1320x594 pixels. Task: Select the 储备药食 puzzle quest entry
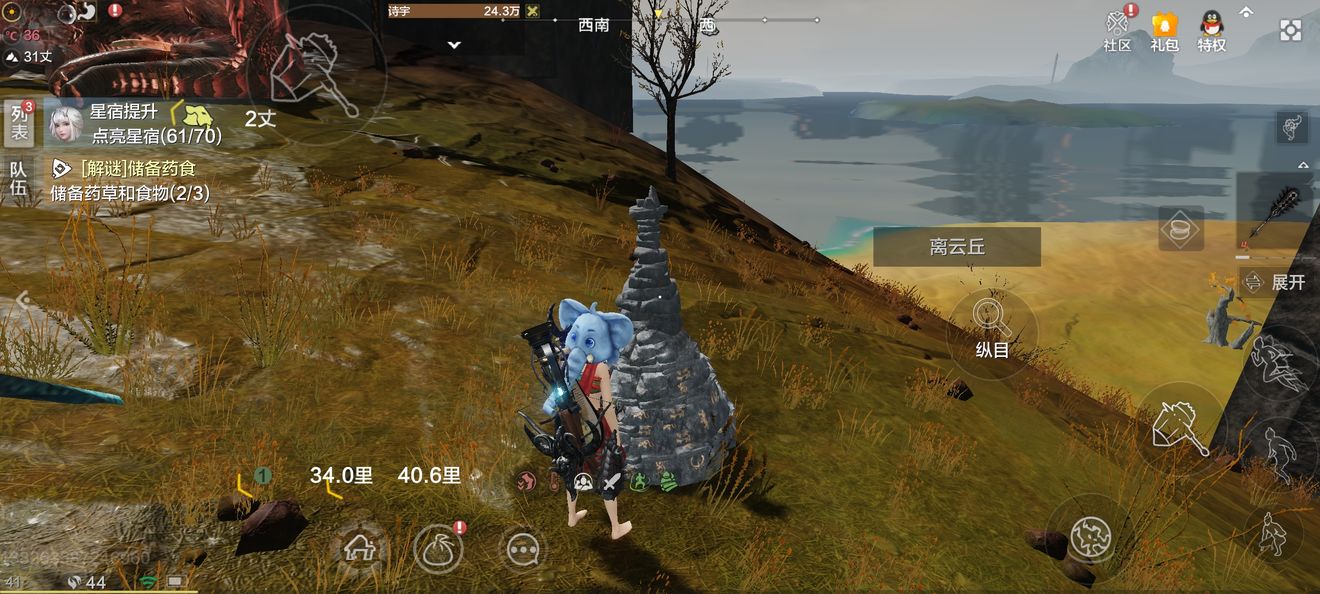(135, 180)
